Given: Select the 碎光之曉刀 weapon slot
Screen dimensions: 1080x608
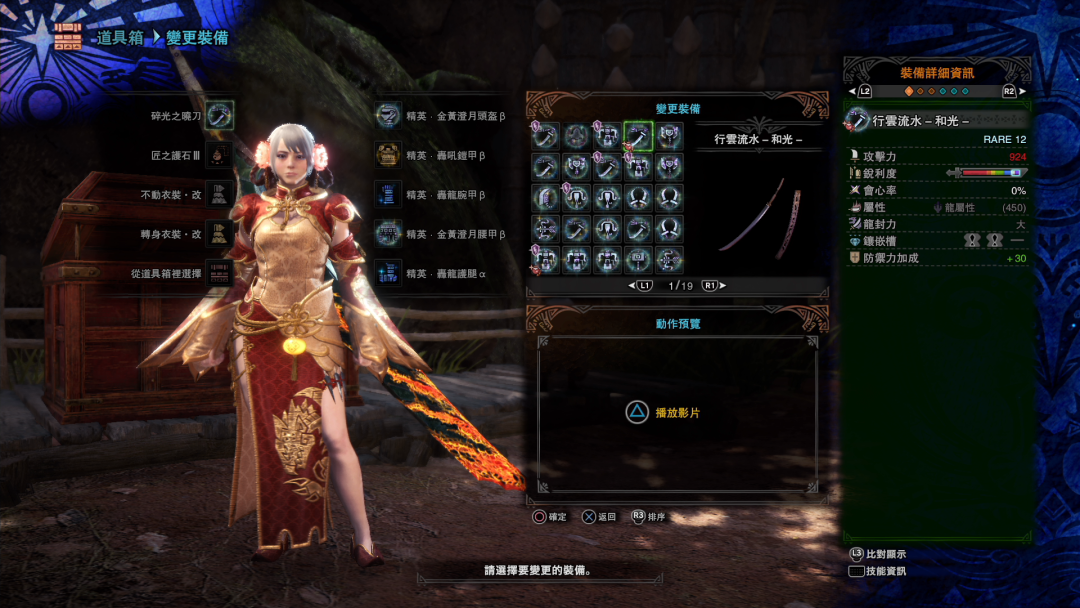Looking at the screenshot, I should (219, 116).
